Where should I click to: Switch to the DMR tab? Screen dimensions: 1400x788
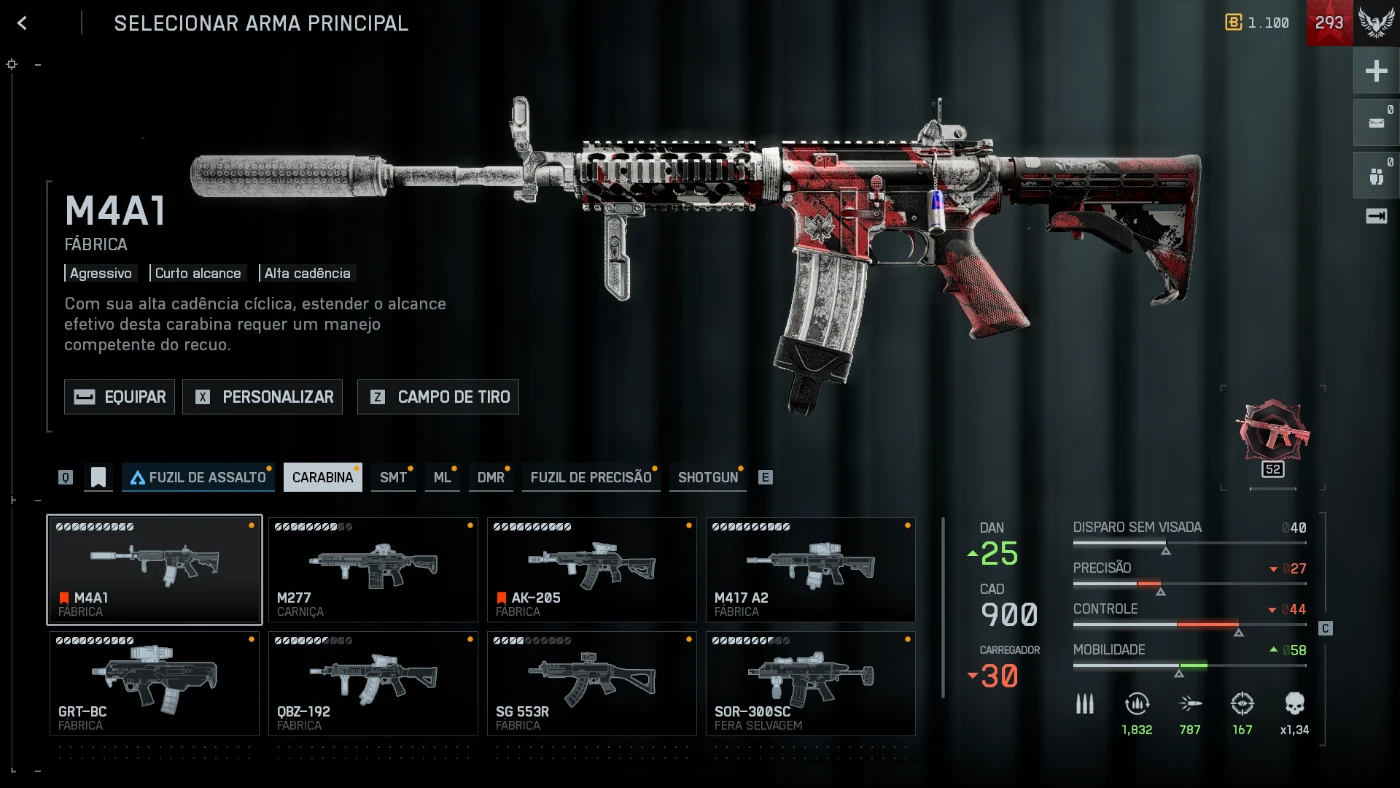coord(491,477)
